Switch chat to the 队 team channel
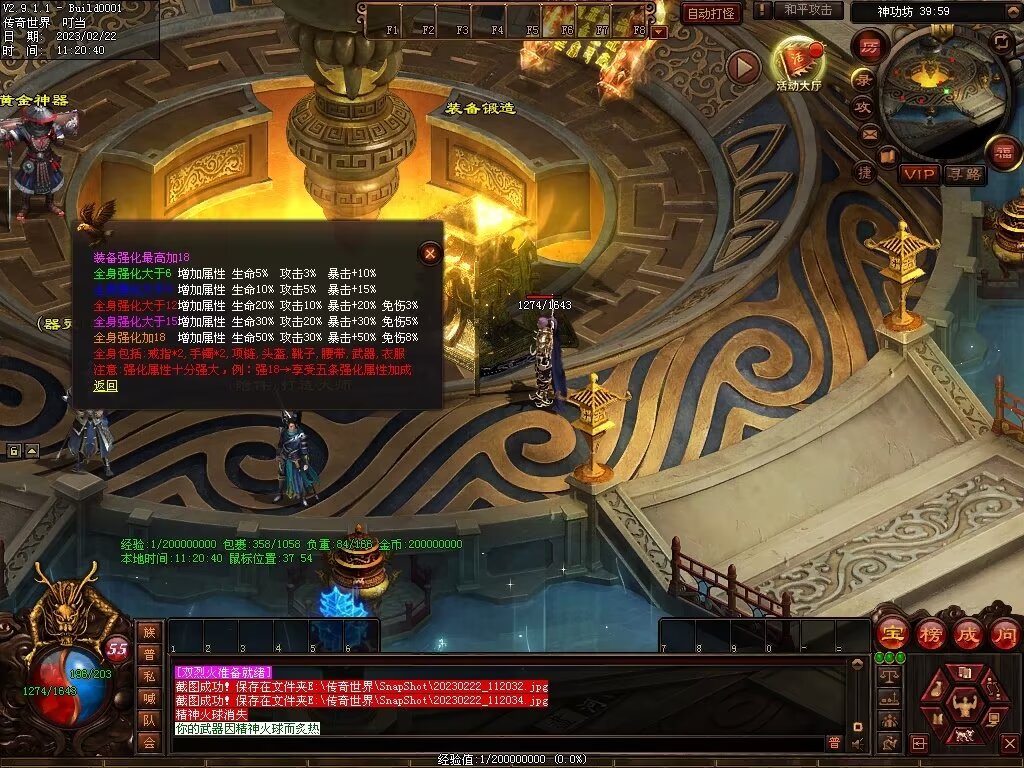The image size is (1024, 768). [x=149, y=719]
